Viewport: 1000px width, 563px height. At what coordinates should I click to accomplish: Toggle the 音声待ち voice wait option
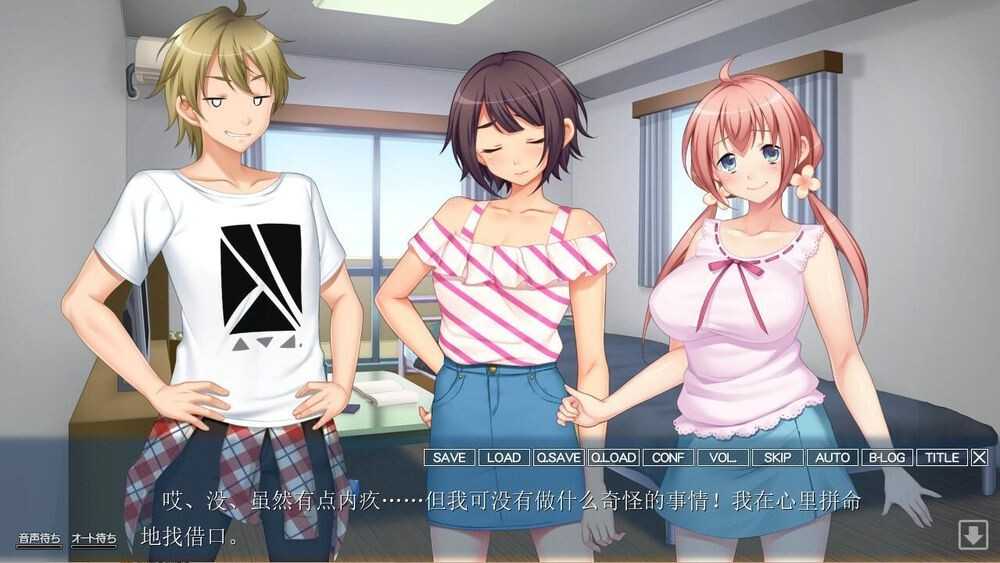[39, 539]
